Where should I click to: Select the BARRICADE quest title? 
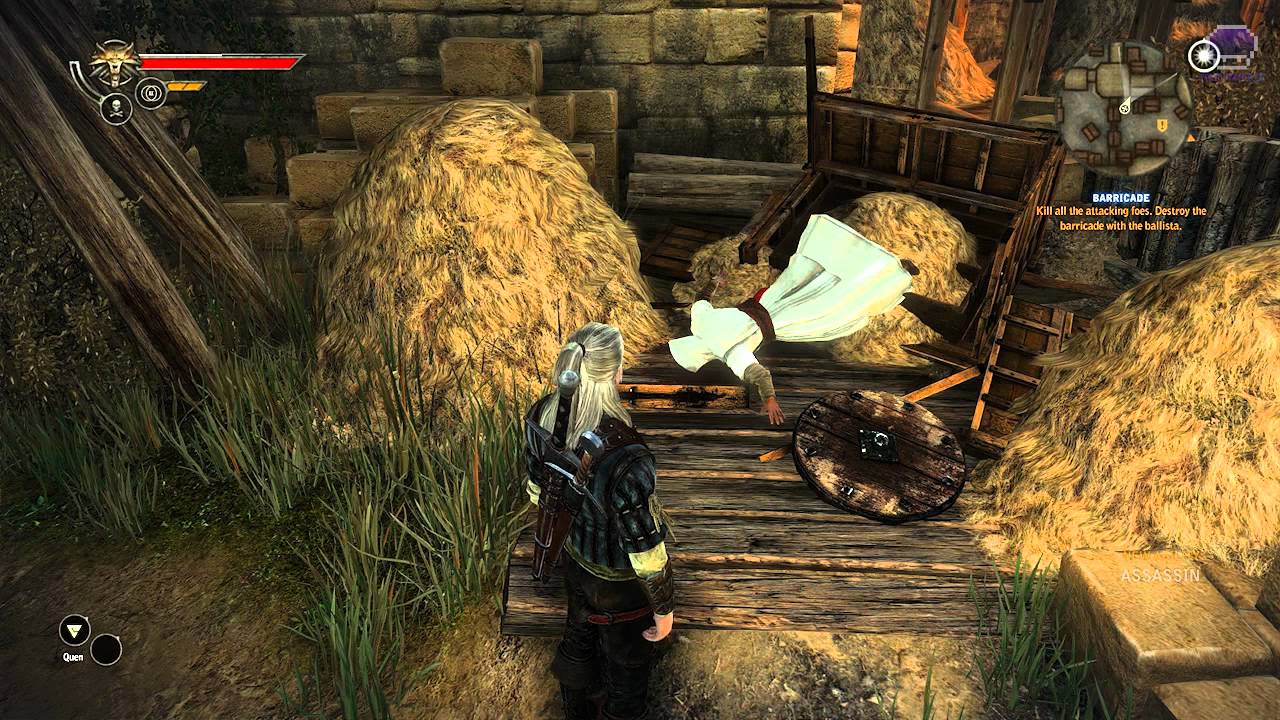pyautogui.click(x=1124, y=198)
